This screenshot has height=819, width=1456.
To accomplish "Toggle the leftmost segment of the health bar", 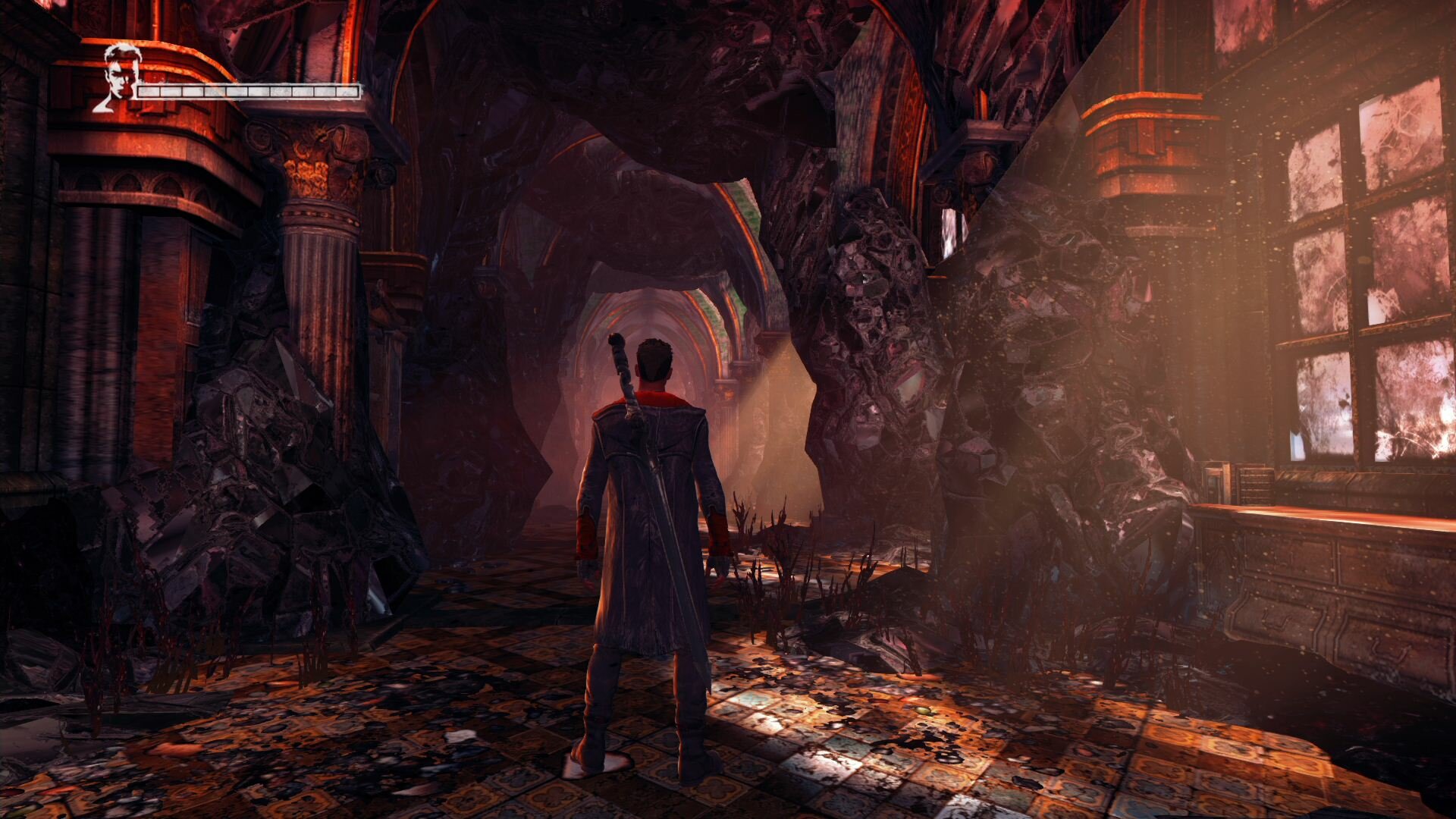I will (148, 93).
